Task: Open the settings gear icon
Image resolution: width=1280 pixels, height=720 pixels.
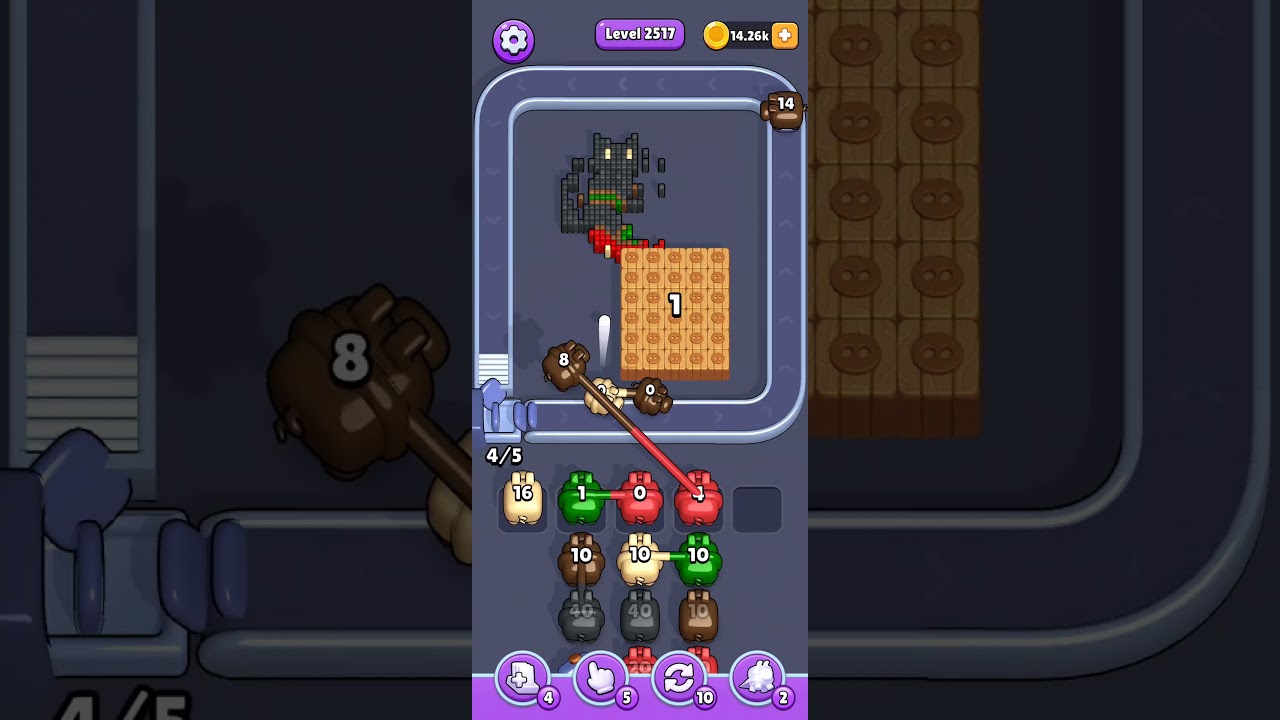Action: coord(514,38)
